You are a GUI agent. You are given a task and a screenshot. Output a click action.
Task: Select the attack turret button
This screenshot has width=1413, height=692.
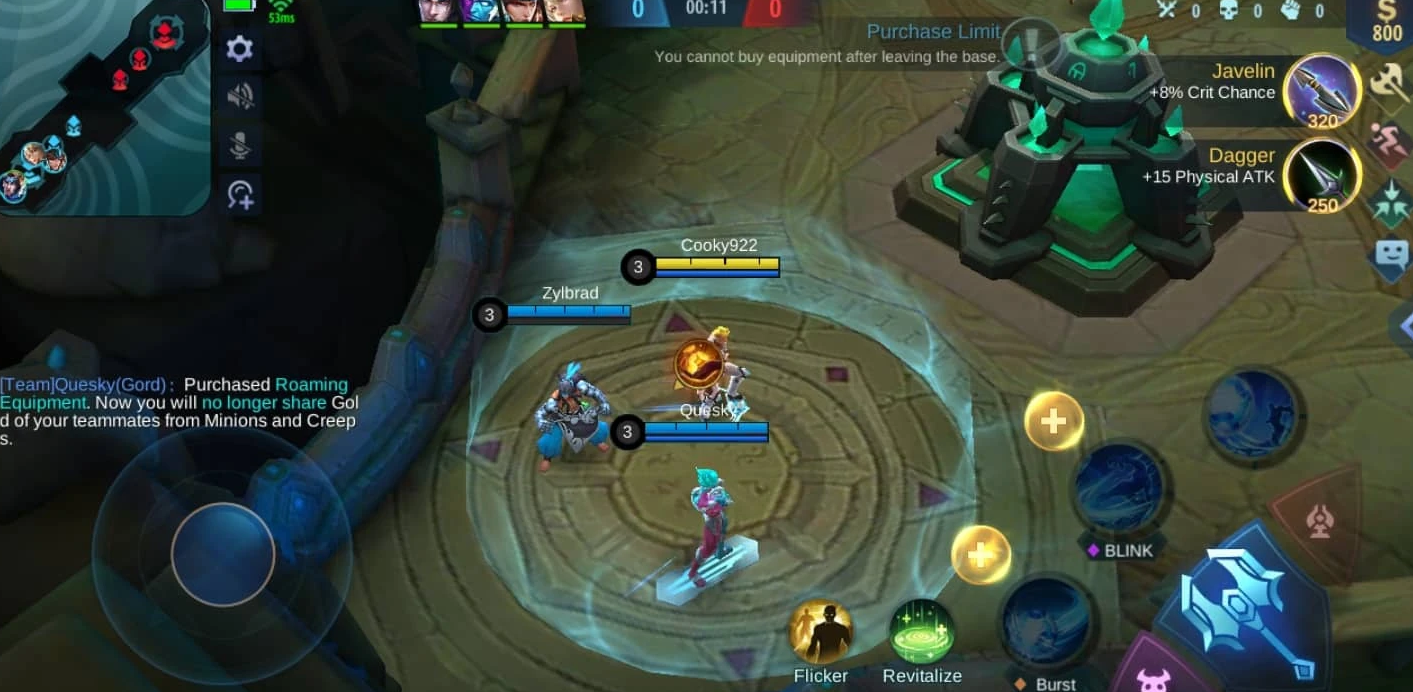(x=1319, y=520)
